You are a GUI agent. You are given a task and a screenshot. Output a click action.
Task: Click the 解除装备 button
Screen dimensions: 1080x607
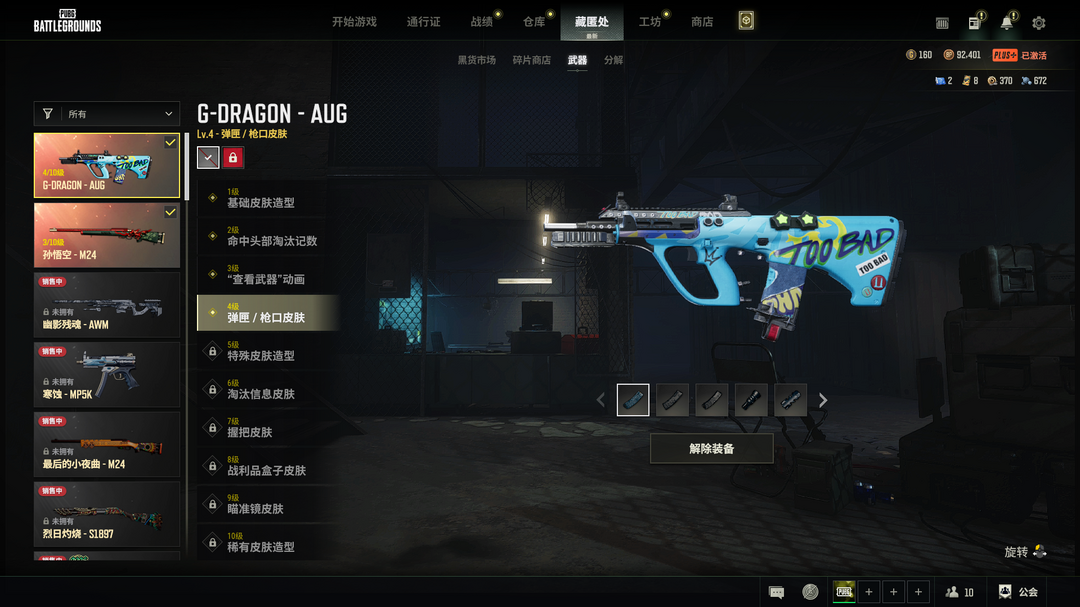711,449
